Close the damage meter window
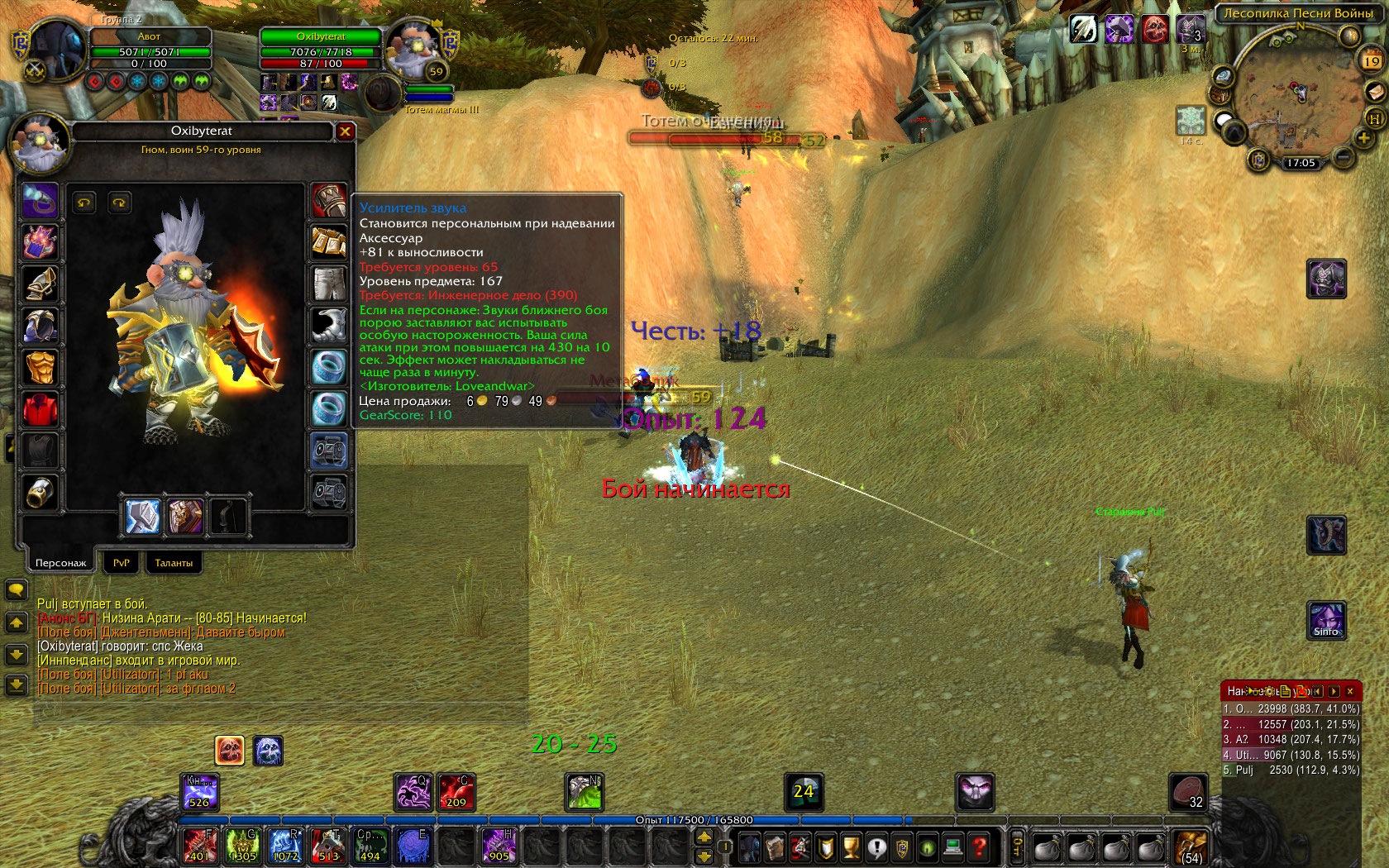This screenshot has width=1389, height=868. pyautogui.click(x=1350, y=691)
